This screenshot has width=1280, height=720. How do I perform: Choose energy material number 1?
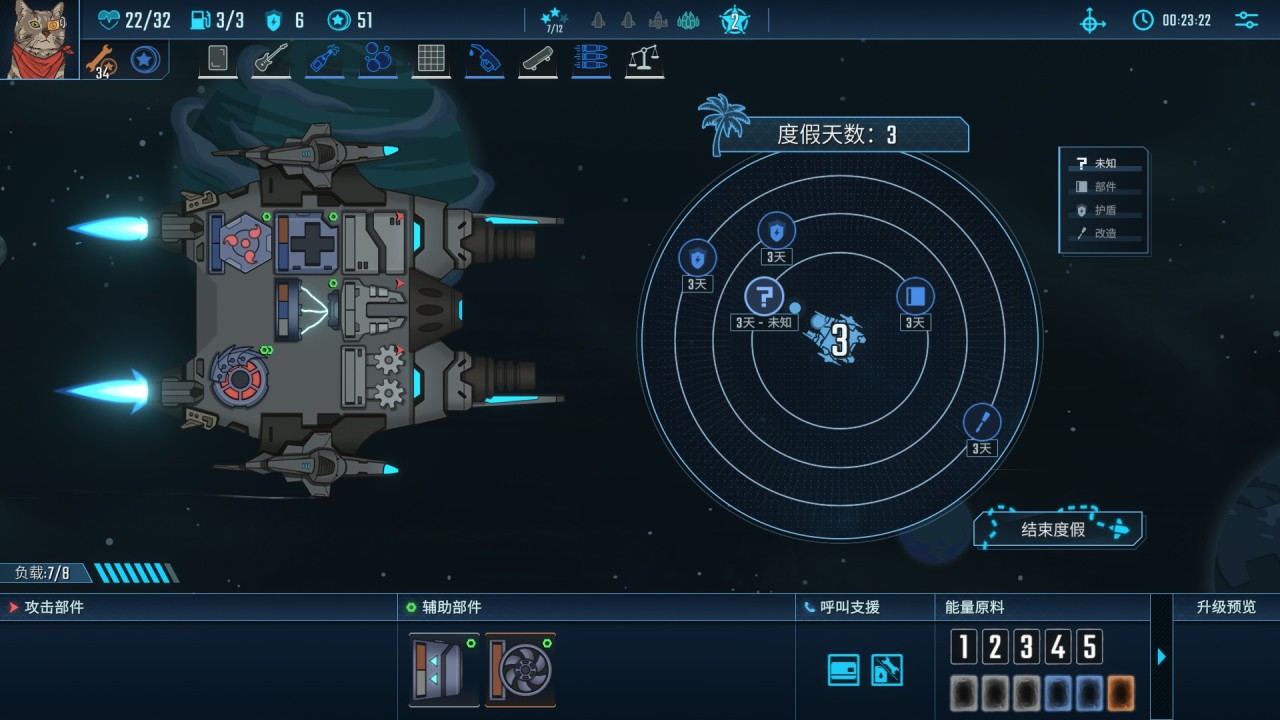(x=963, y=647)
